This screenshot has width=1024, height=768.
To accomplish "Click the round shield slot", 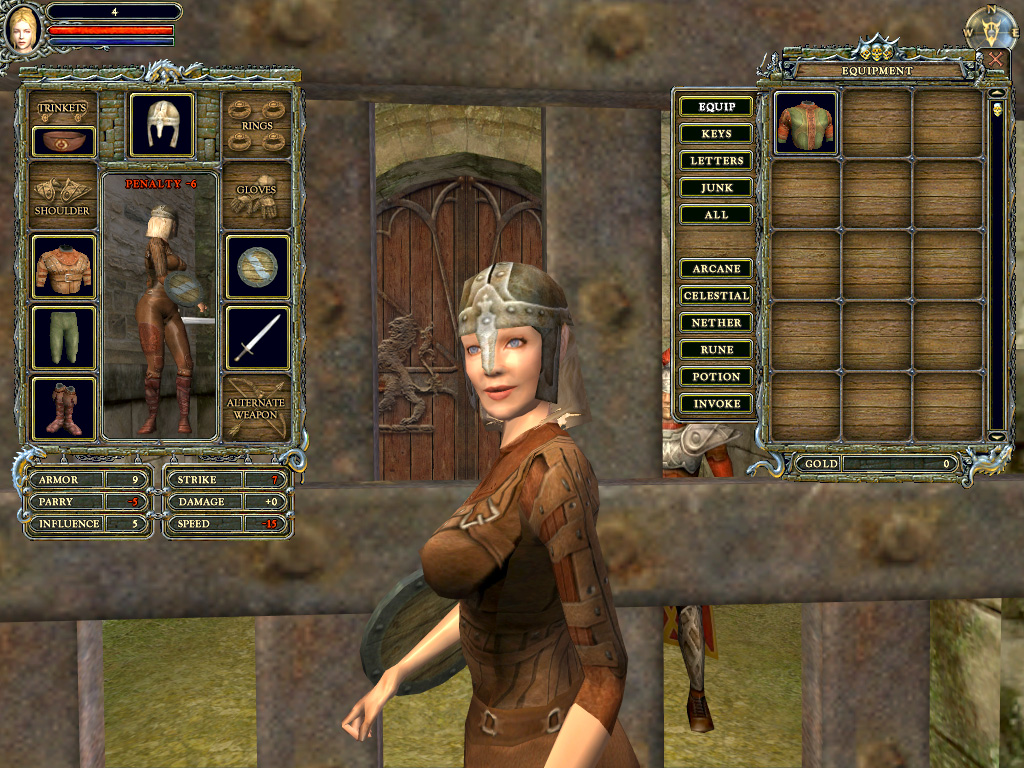I will point(257,267).
